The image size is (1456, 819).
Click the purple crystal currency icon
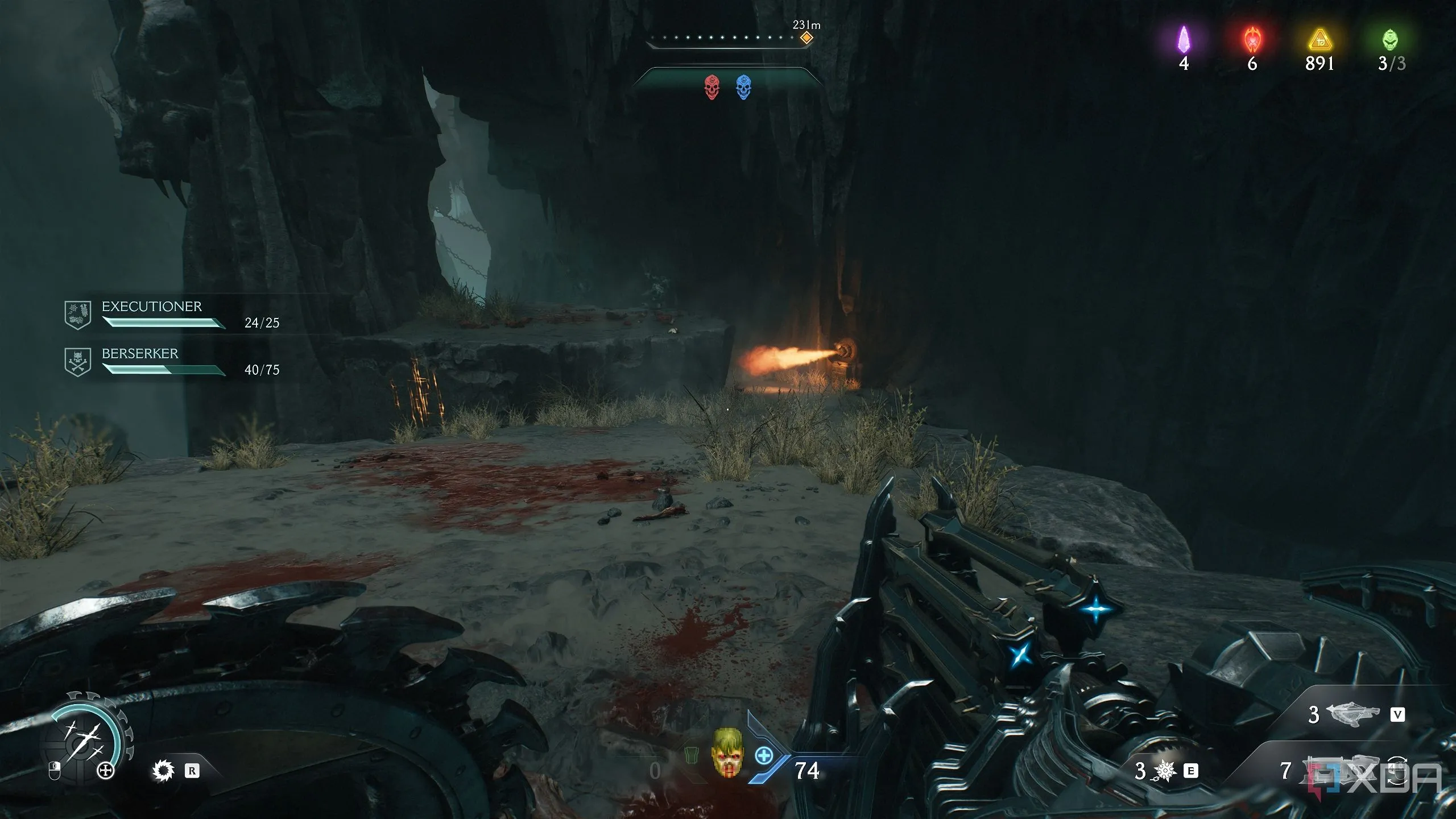(1184, 40)
